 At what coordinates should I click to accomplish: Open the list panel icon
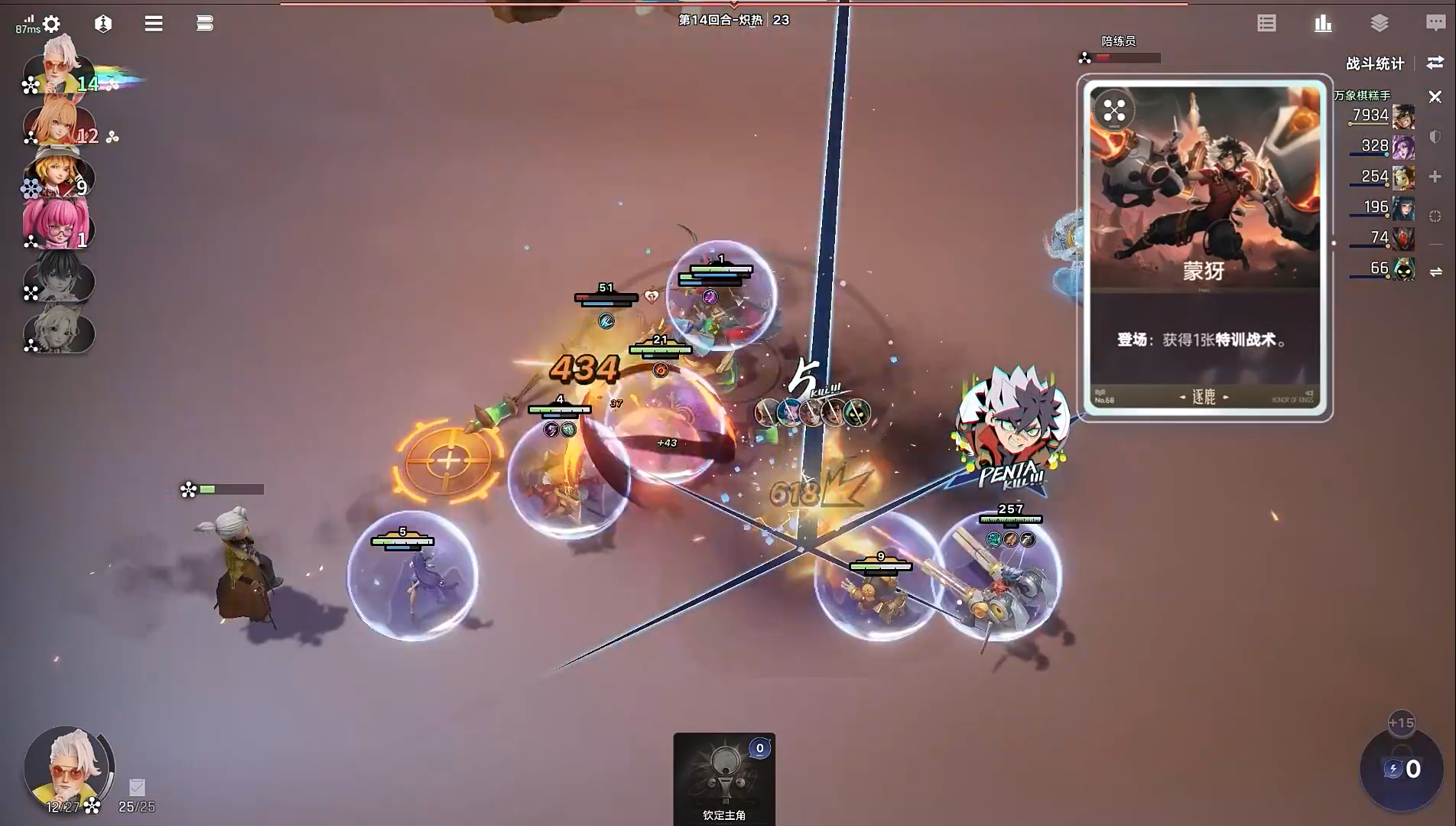(1266, 24)
